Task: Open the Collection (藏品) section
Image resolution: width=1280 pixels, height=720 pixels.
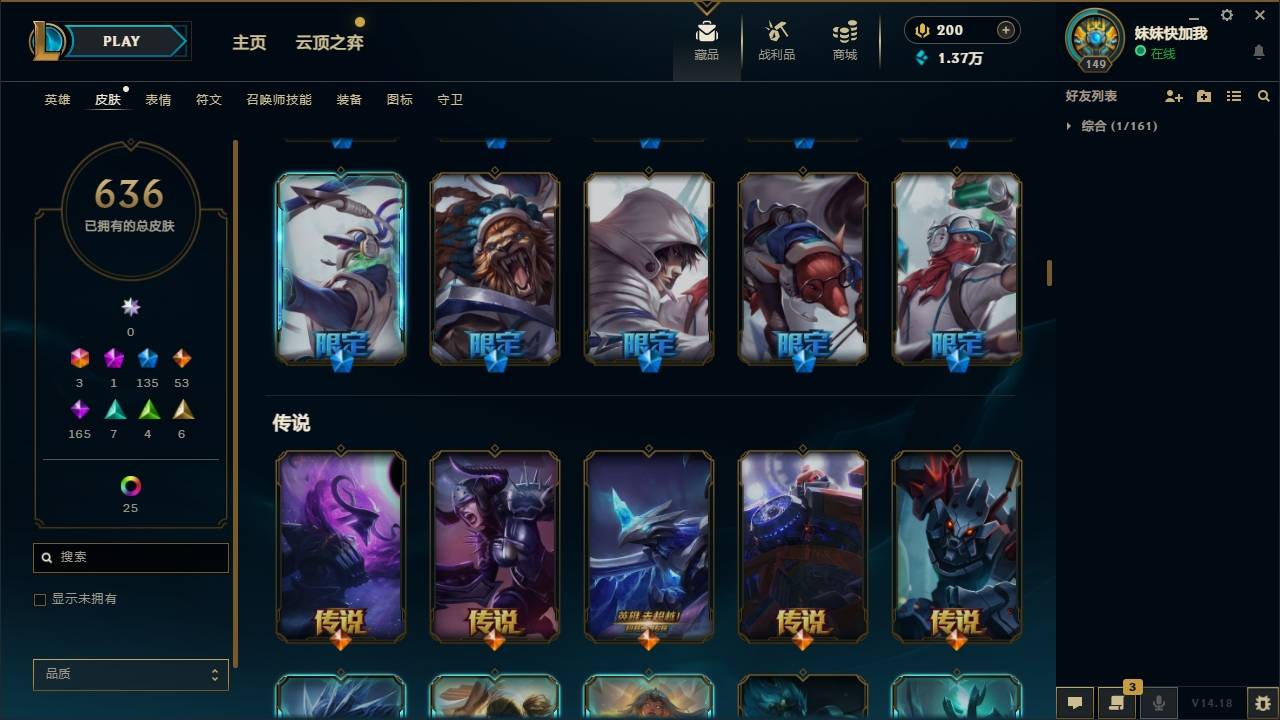Action: [x=706, y=40]
